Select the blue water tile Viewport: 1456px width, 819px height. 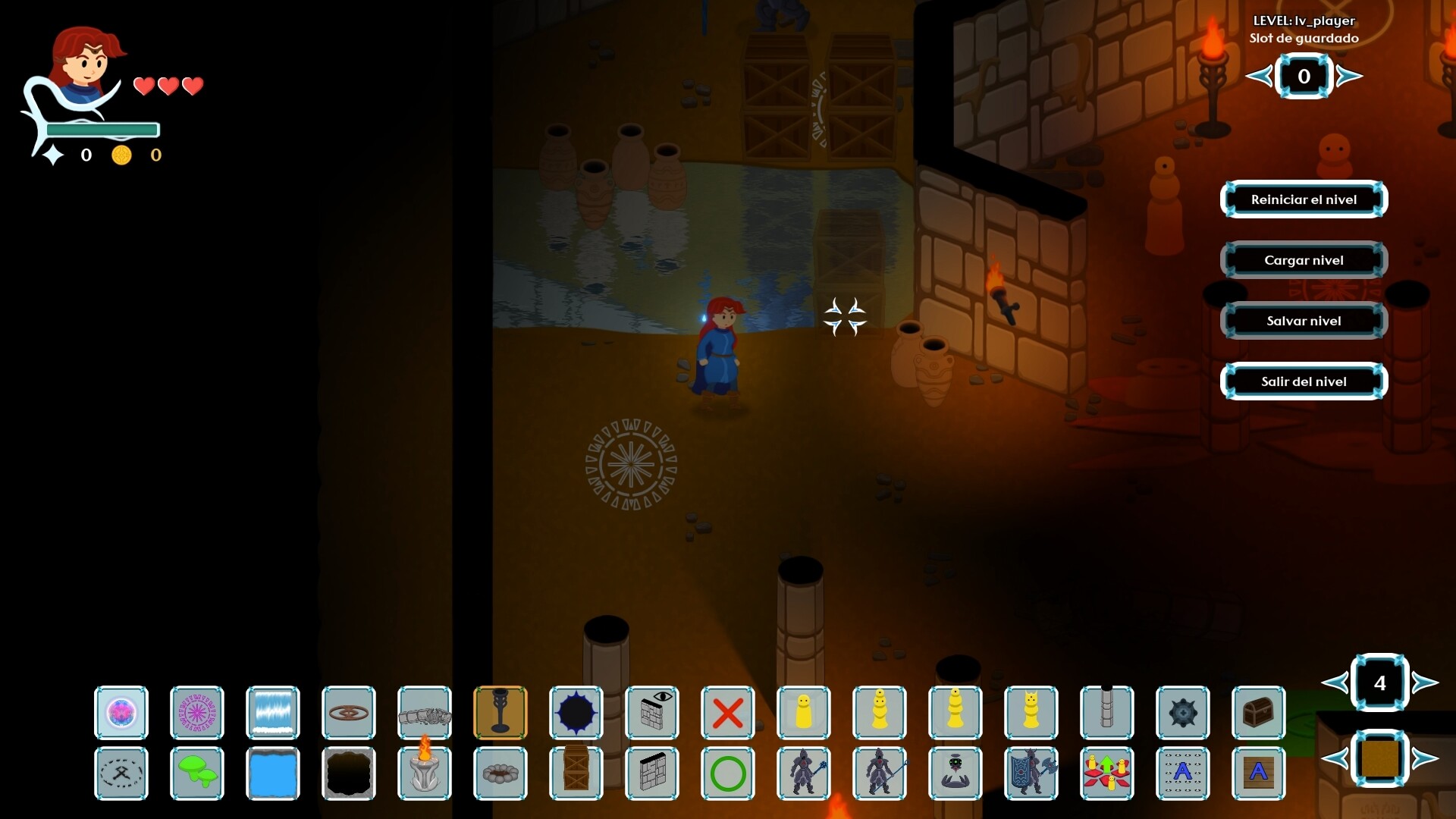click(273, 773)
